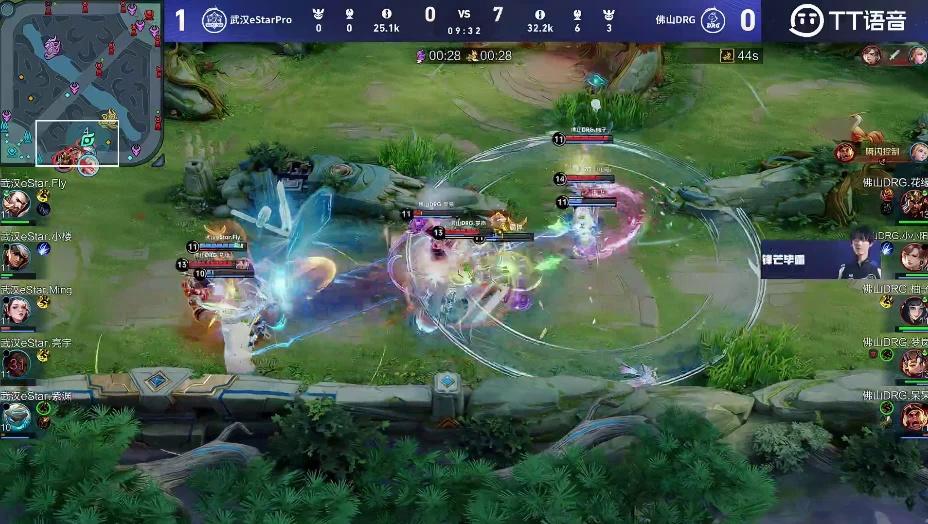Select the 佛山DRG.梦岚 hero portrait

[913, 363]
